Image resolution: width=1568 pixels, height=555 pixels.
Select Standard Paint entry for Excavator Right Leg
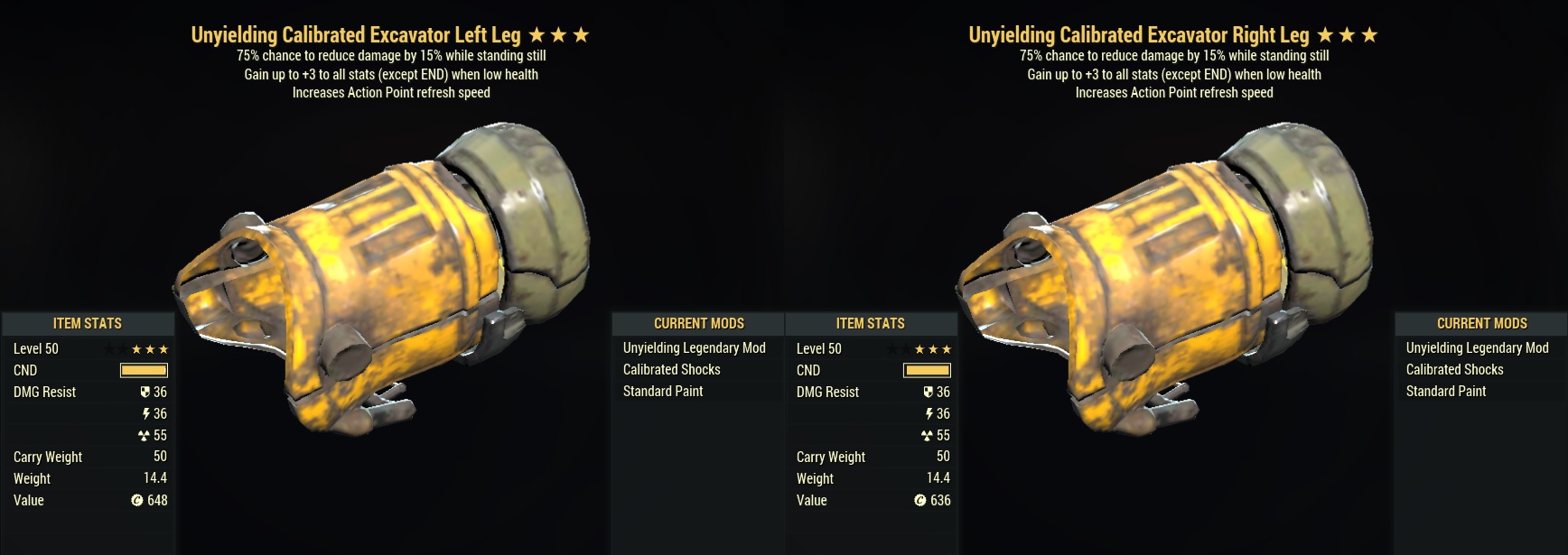pyautogui.click(x=1445, y=391)
